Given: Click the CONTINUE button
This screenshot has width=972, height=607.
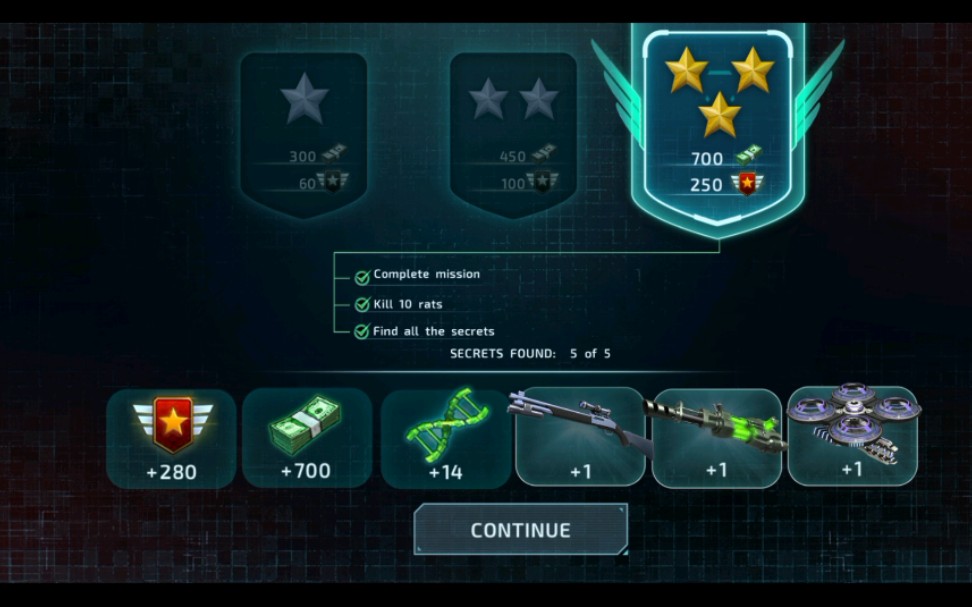Looking at the screenshot, I should click(x=521, y=530).
